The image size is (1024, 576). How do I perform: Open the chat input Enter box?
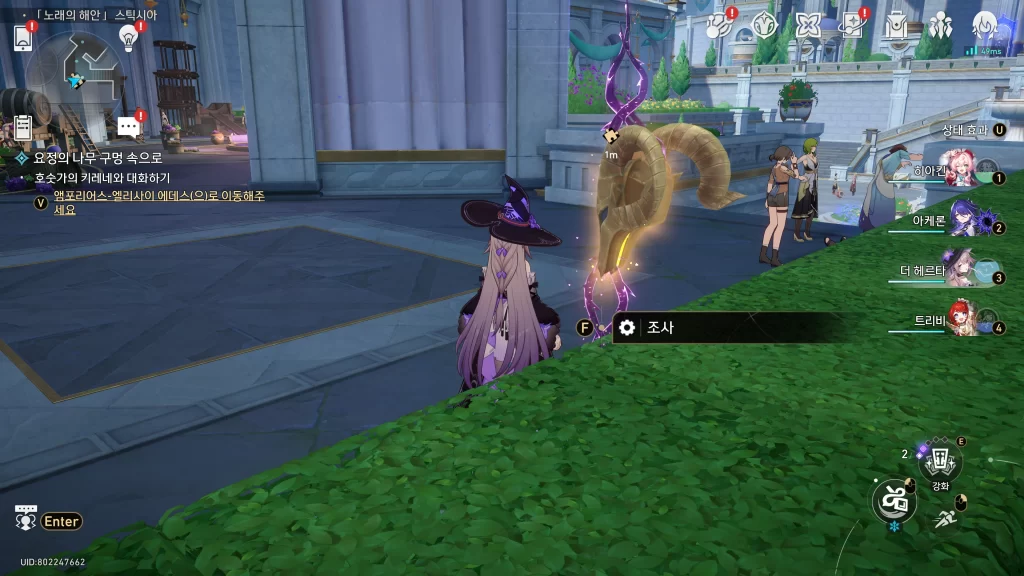click(x=62, y=521)
